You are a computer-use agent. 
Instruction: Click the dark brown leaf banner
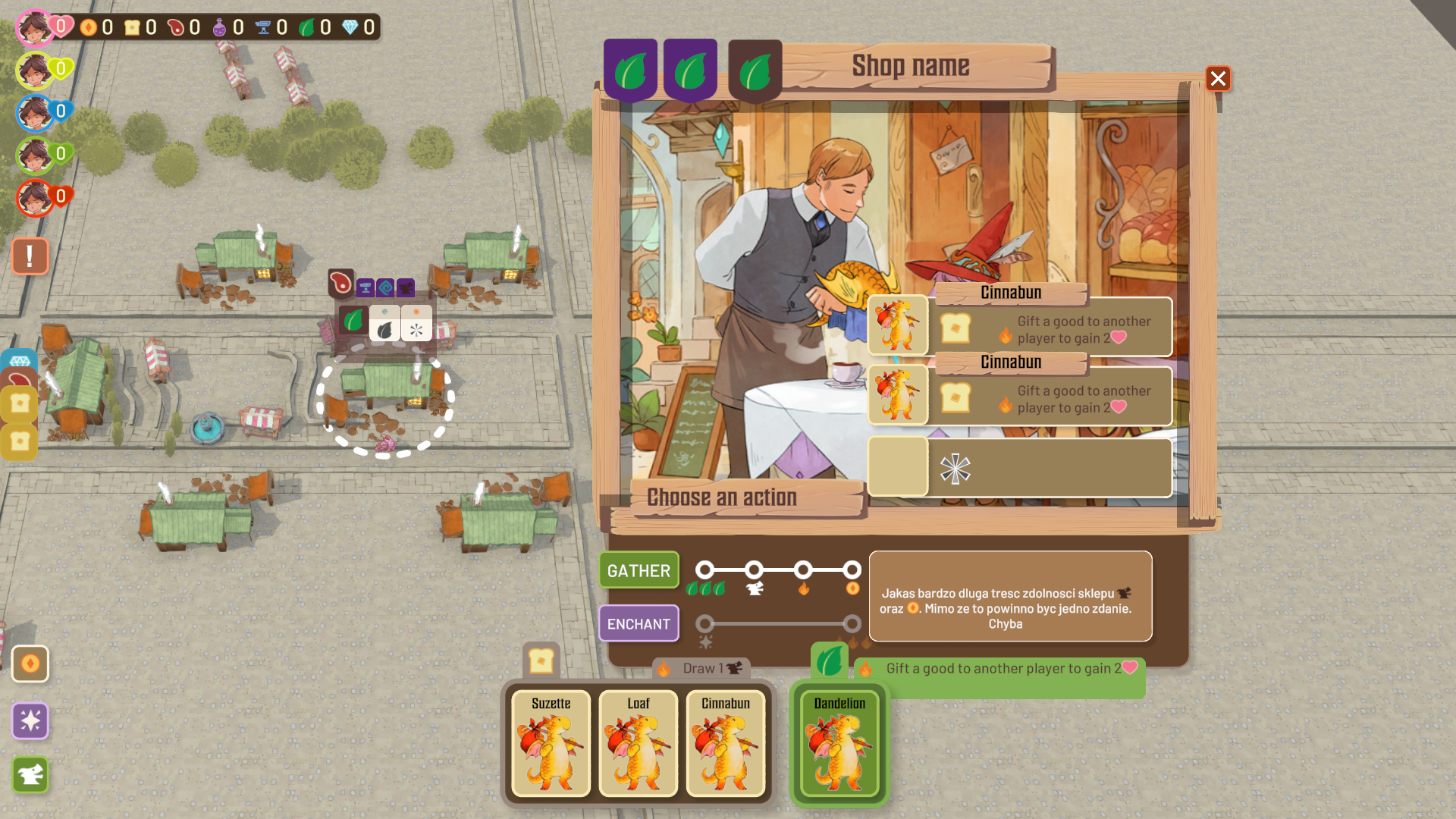click(x=755, y=72)
